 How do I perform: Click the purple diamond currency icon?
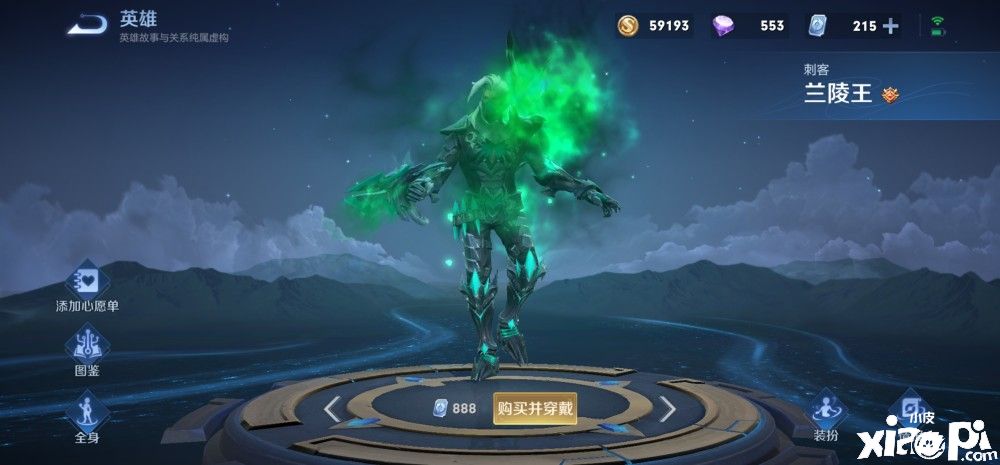722,26
